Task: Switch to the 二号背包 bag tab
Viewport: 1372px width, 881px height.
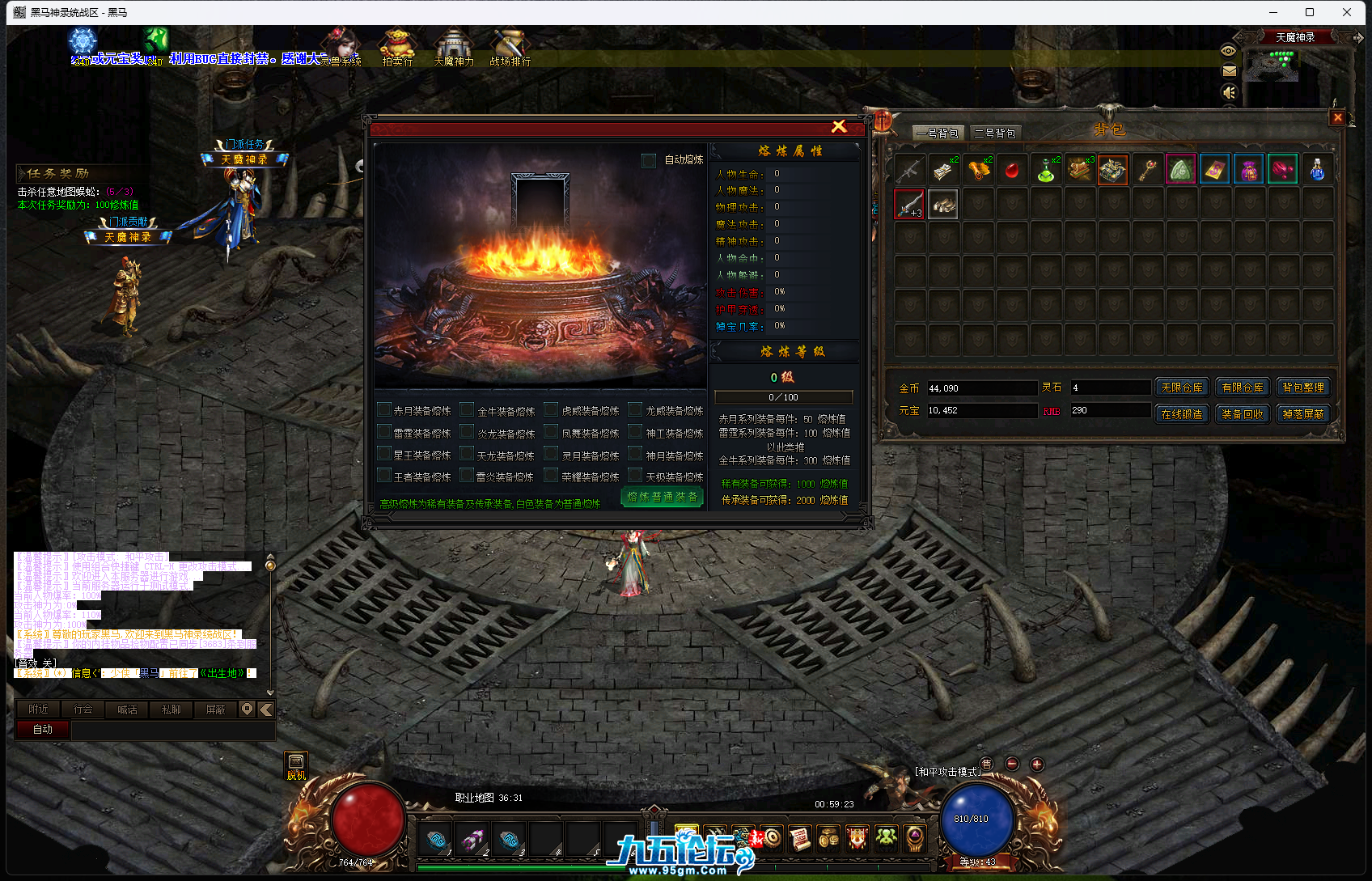Action: 994,133
